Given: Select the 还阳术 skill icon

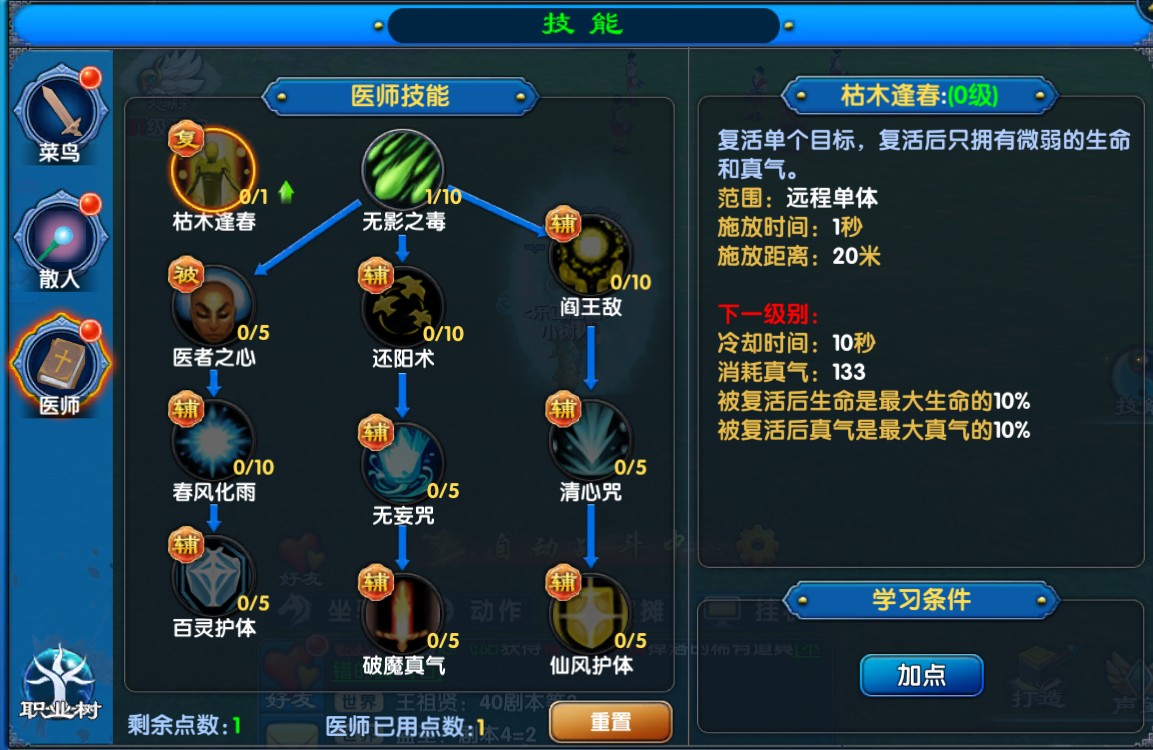Looking at the screenshot, I should tap(403, 306).
